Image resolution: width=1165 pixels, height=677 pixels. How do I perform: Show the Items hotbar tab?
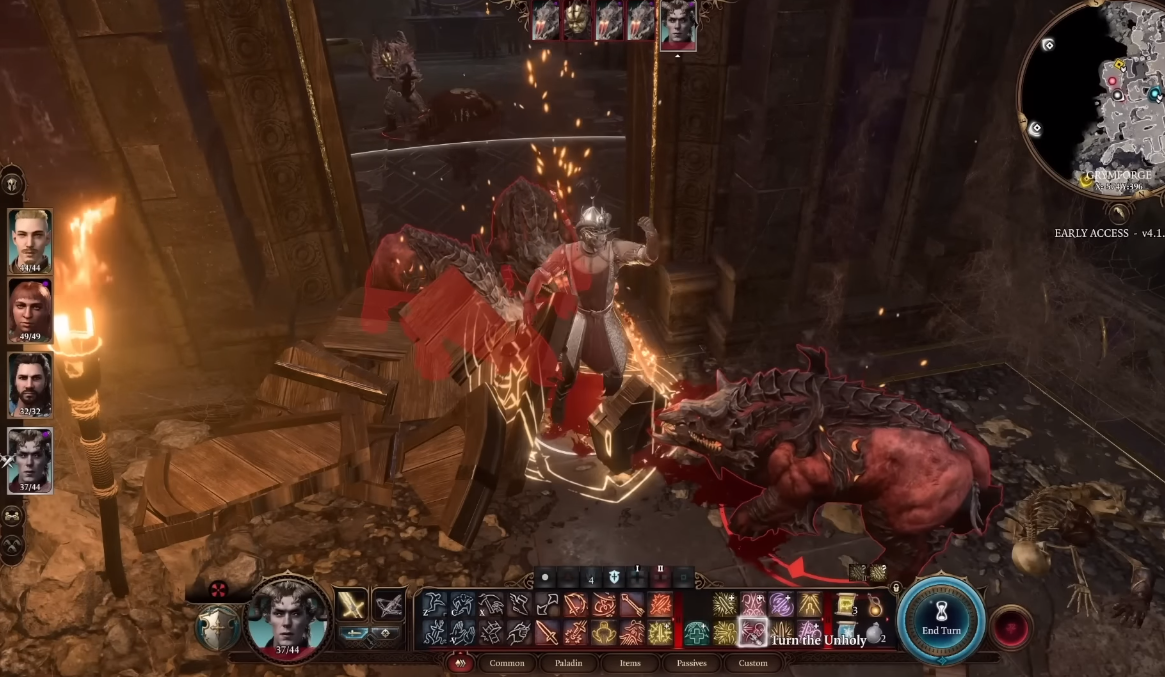click(629, 663)
